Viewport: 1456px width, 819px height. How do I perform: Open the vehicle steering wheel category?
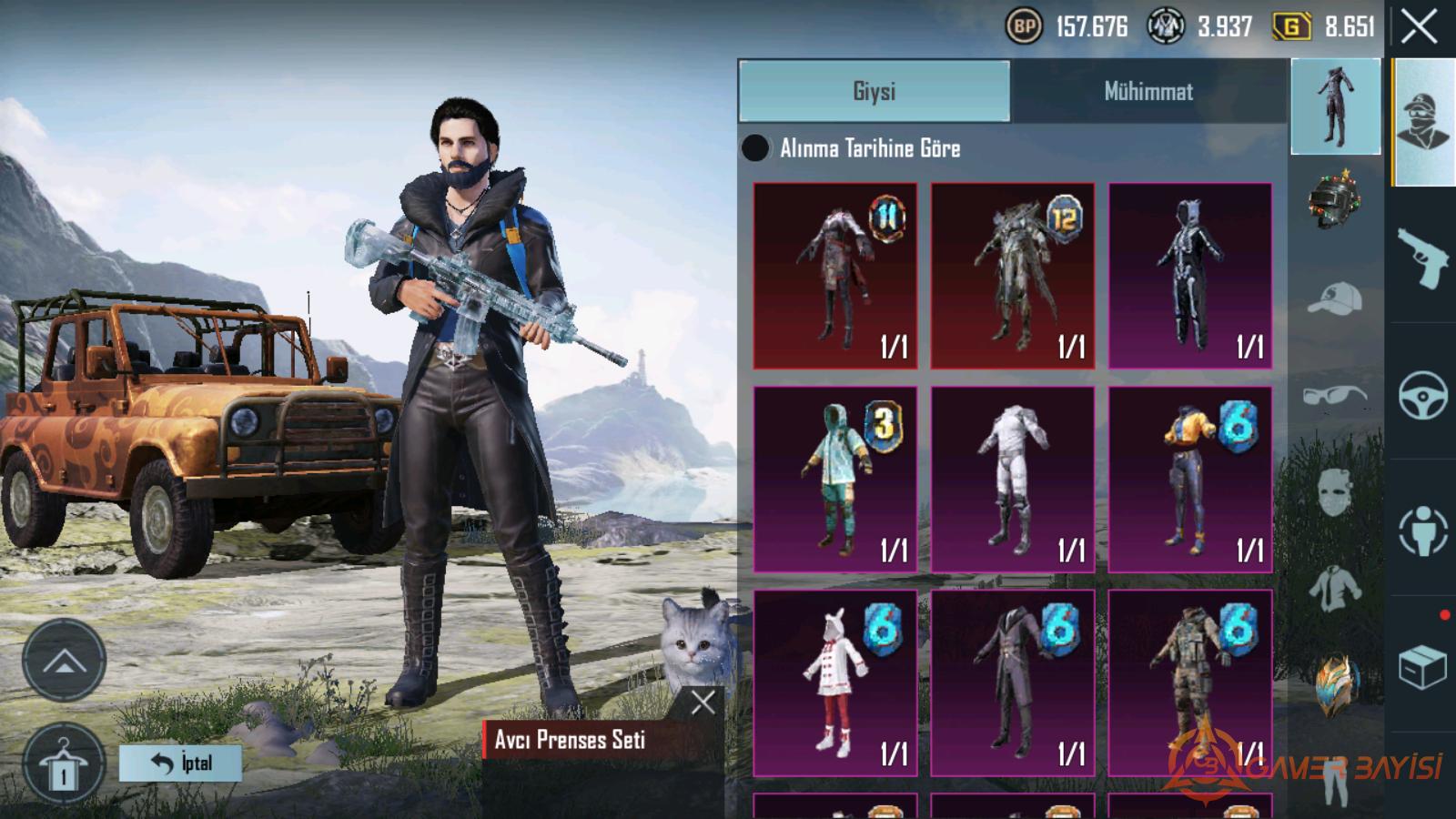[1422, 395]
